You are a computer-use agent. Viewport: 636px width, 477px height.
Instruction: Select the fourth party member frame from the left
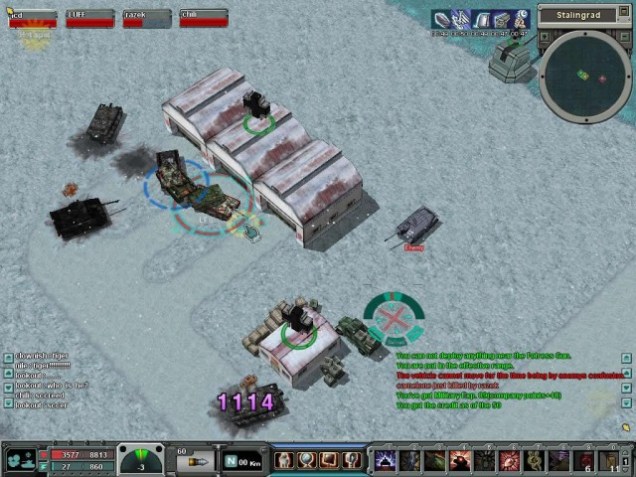pos(204,17)
